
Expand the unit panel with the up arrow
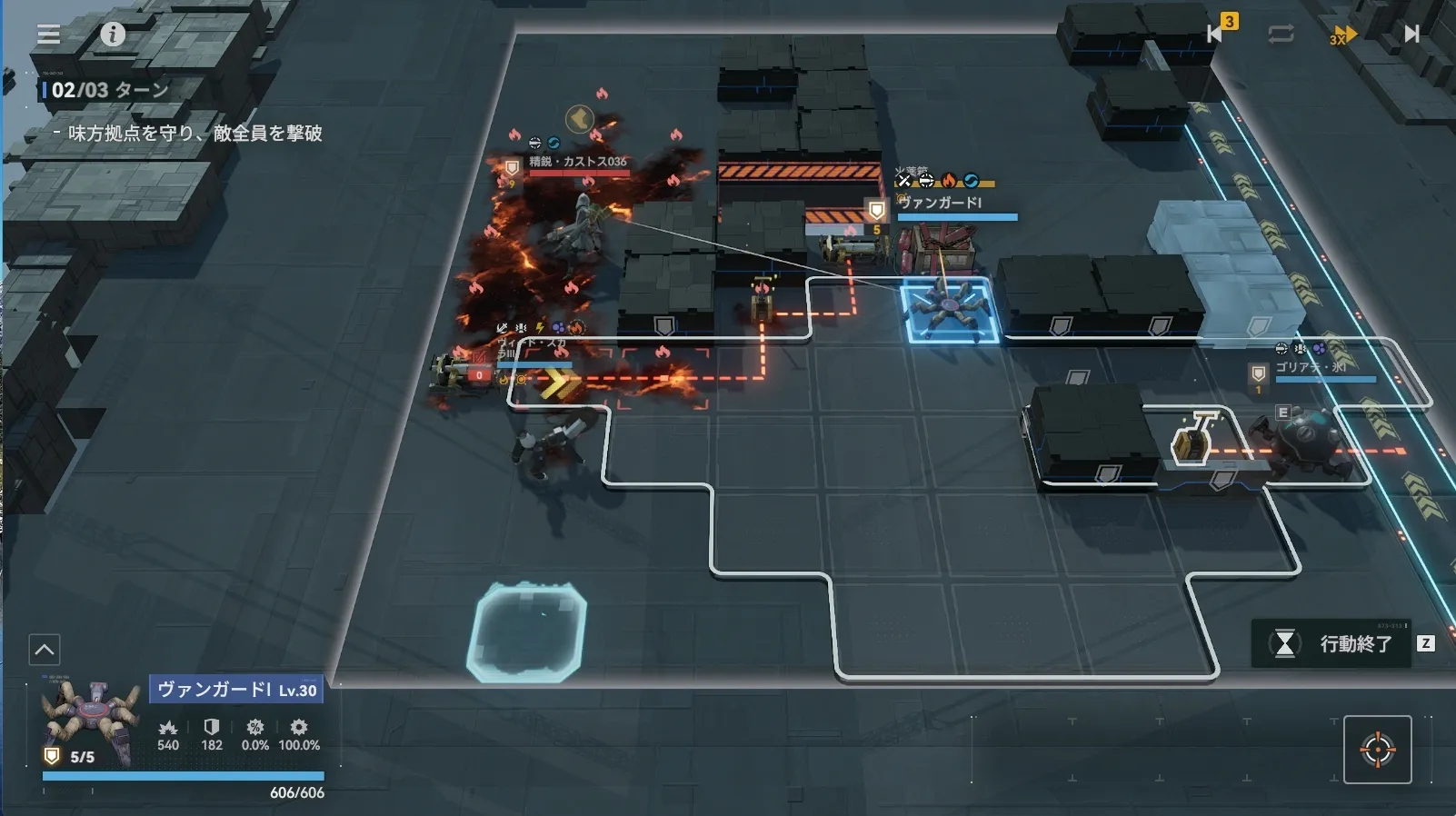coord(45,650)
